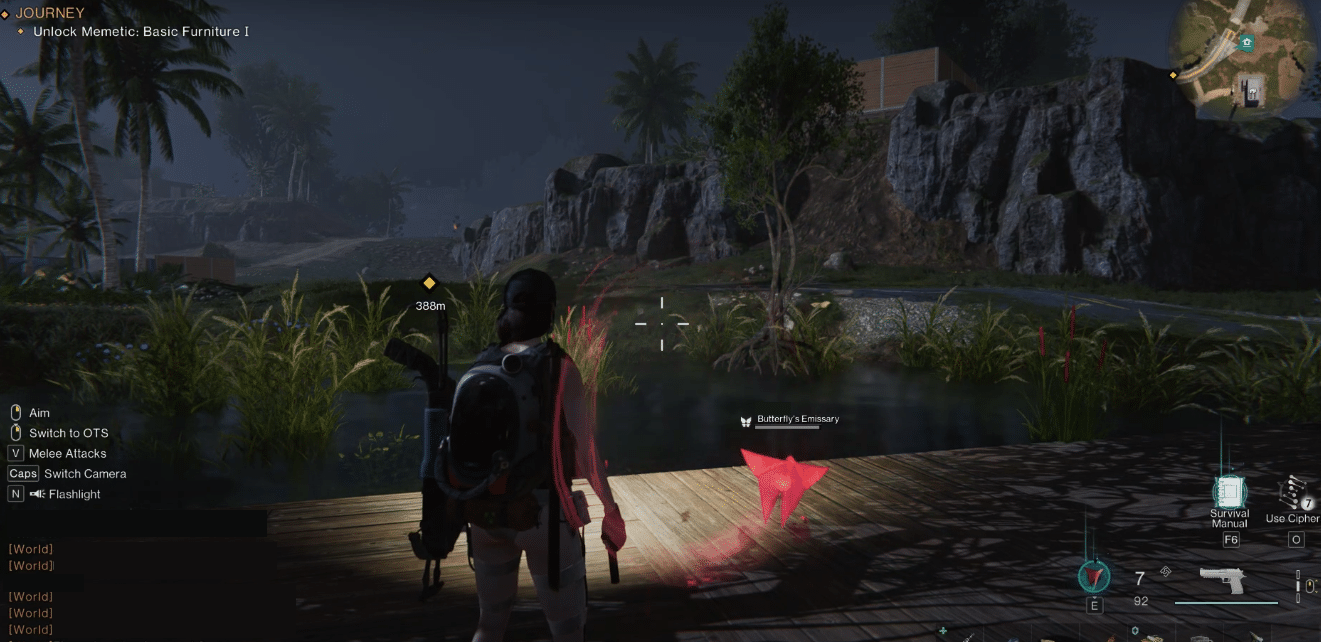The height and width of the screenshot is (642, 1321).
Task: Select the yellow diamond minimap quest marker
Action: point(1174,75)
